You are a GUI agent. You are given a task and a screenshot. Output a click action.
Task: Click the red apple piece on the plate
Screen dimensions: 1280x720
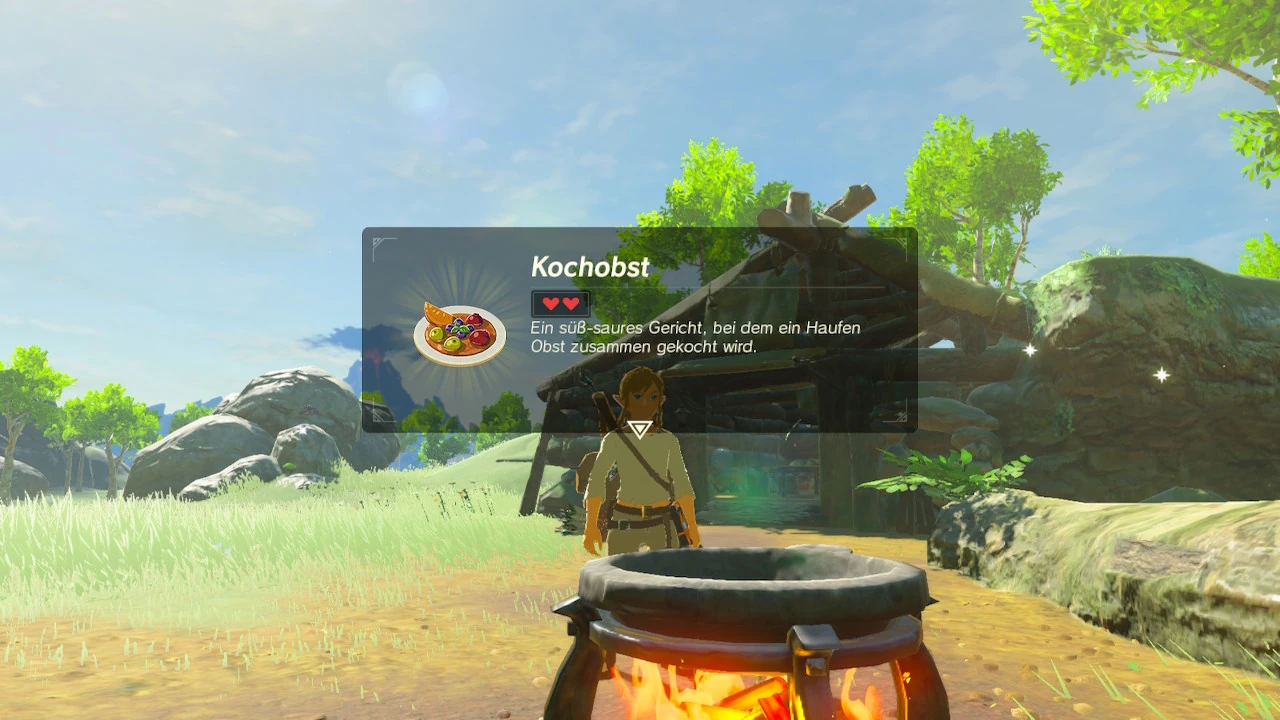tap(478, 337)
